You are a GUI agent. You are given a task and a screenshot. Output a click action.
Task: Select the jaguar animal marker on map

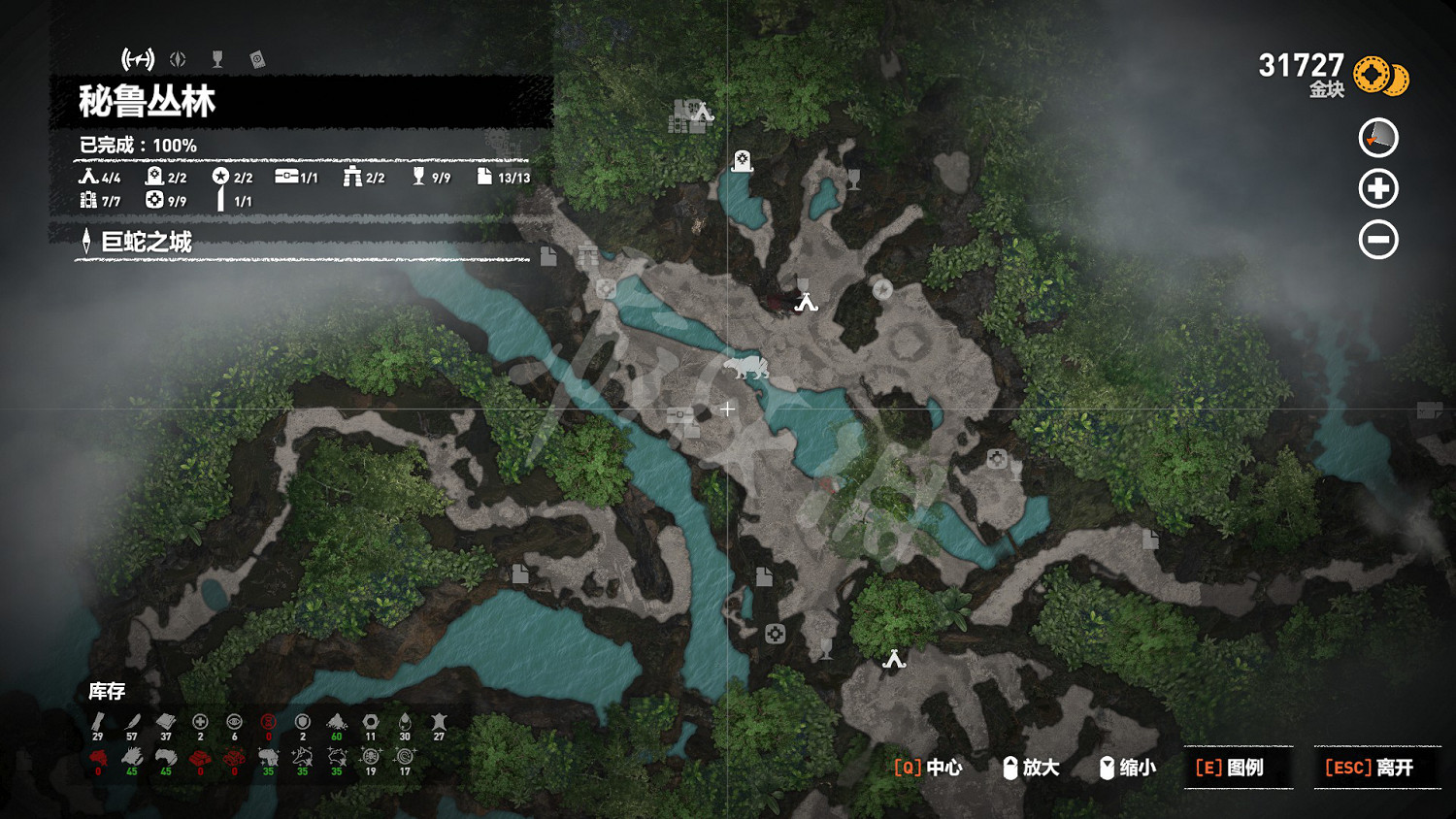point(745,368)
